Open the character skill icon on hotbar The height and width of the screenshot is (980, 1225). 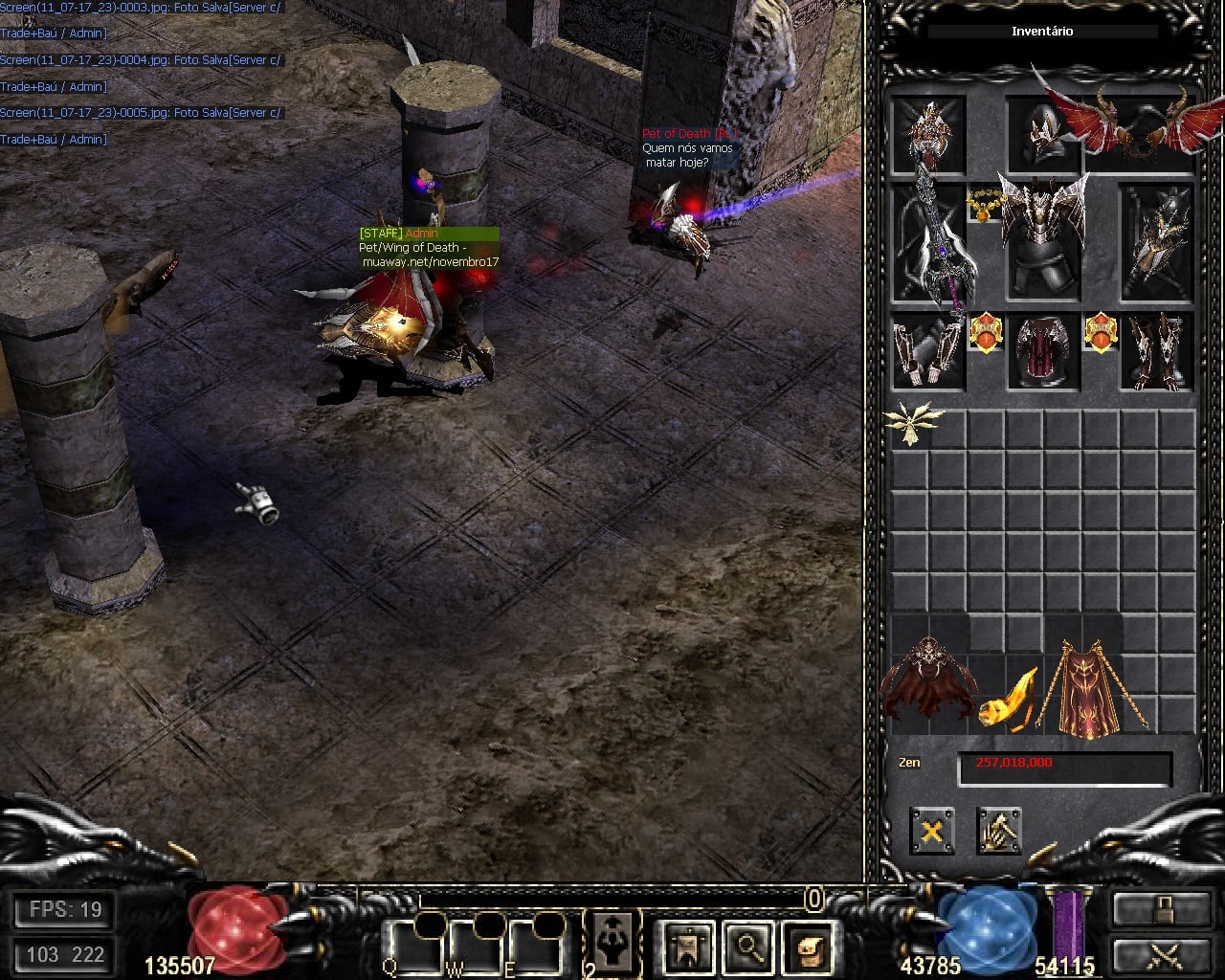pyautogui.click(x=612, y=943)
